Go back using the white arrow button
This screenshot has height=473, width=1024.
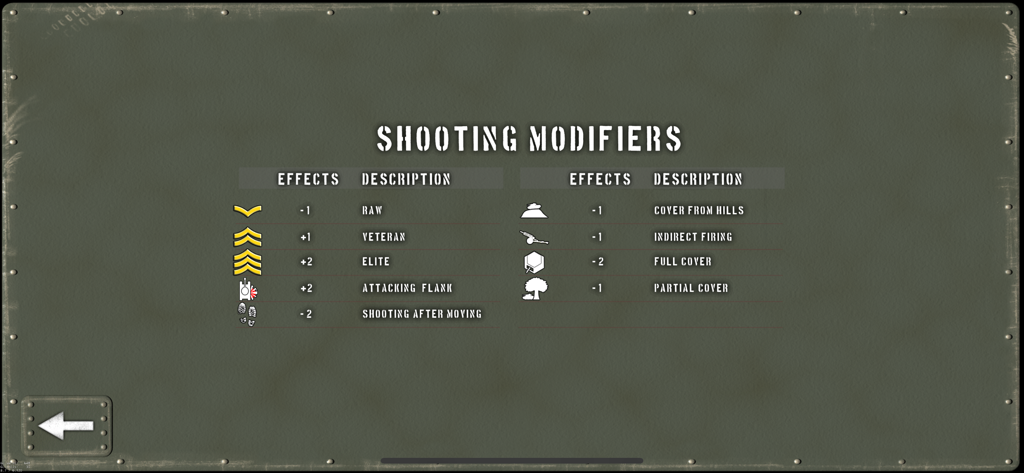coord(66,427)
